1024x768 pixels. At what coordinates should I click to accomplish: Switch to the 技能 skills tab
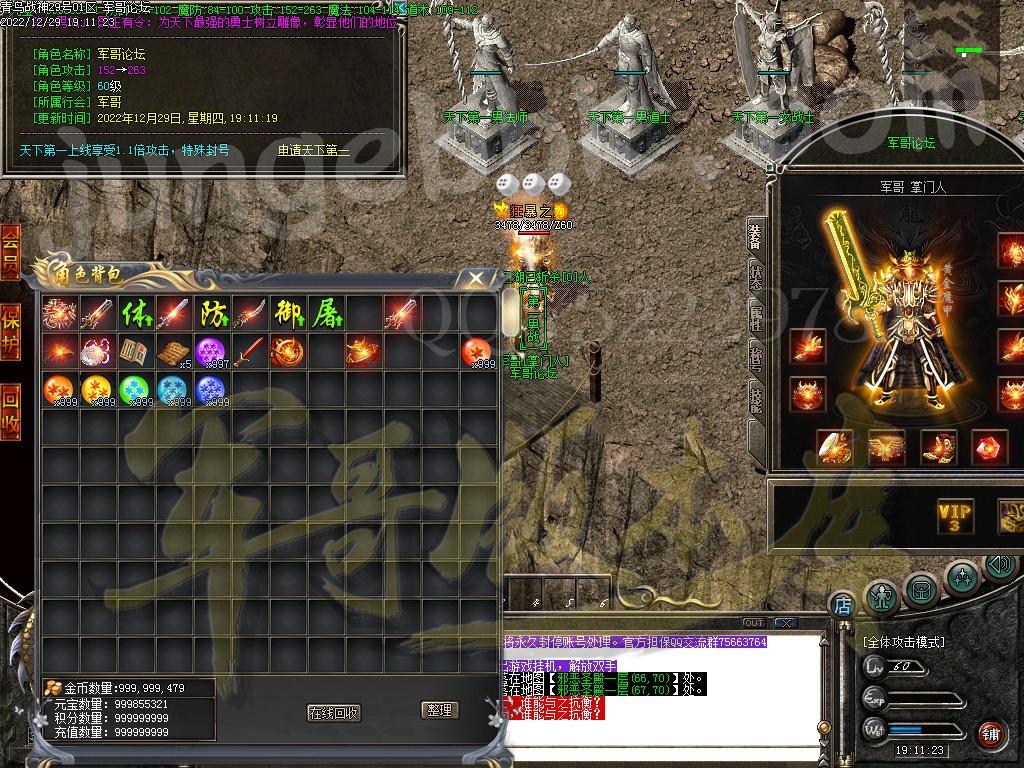tap(757, 398)
